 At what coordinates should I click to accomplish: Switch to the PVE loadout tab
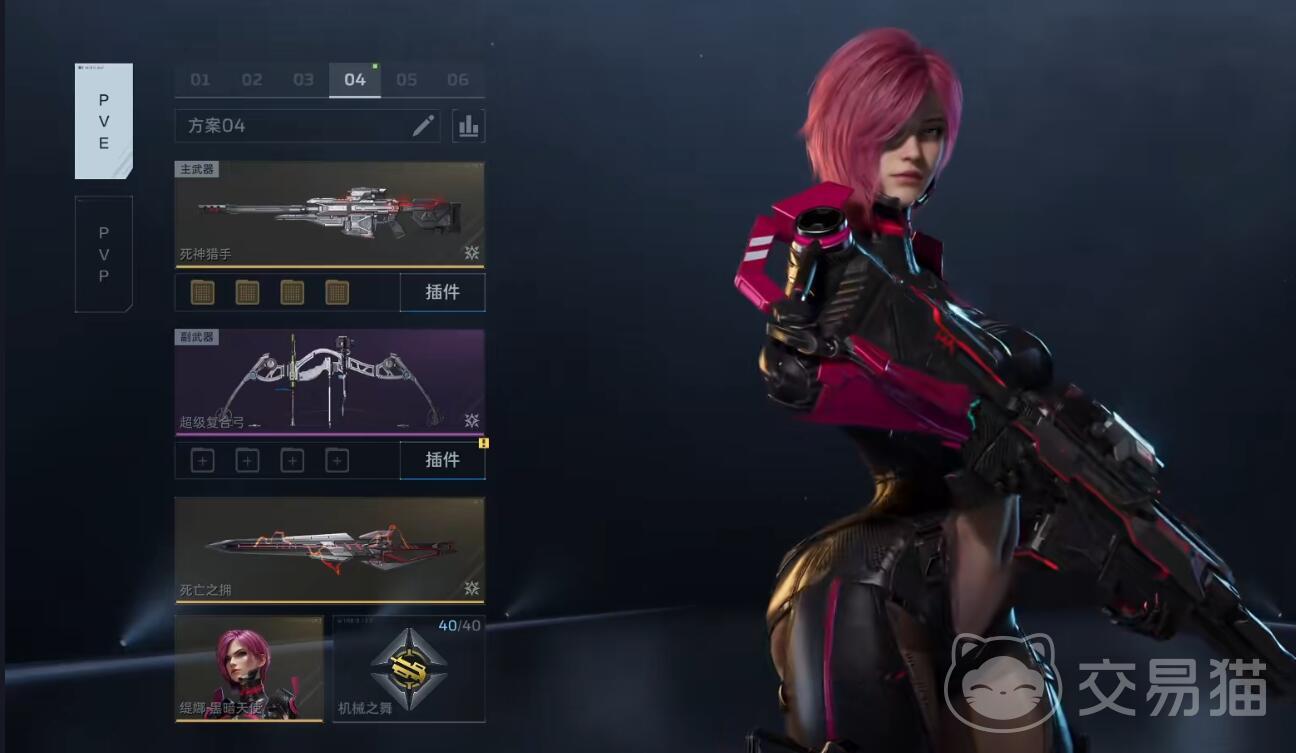(x=104, y=121)
